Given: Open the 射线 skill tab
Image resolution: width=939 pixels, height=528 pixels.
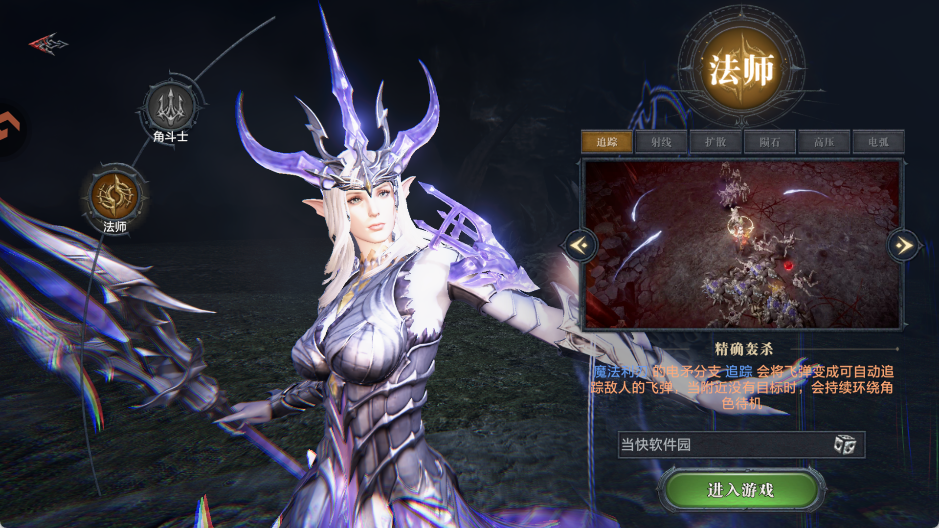Looking at the screenshot, I should tap(661, 142).
